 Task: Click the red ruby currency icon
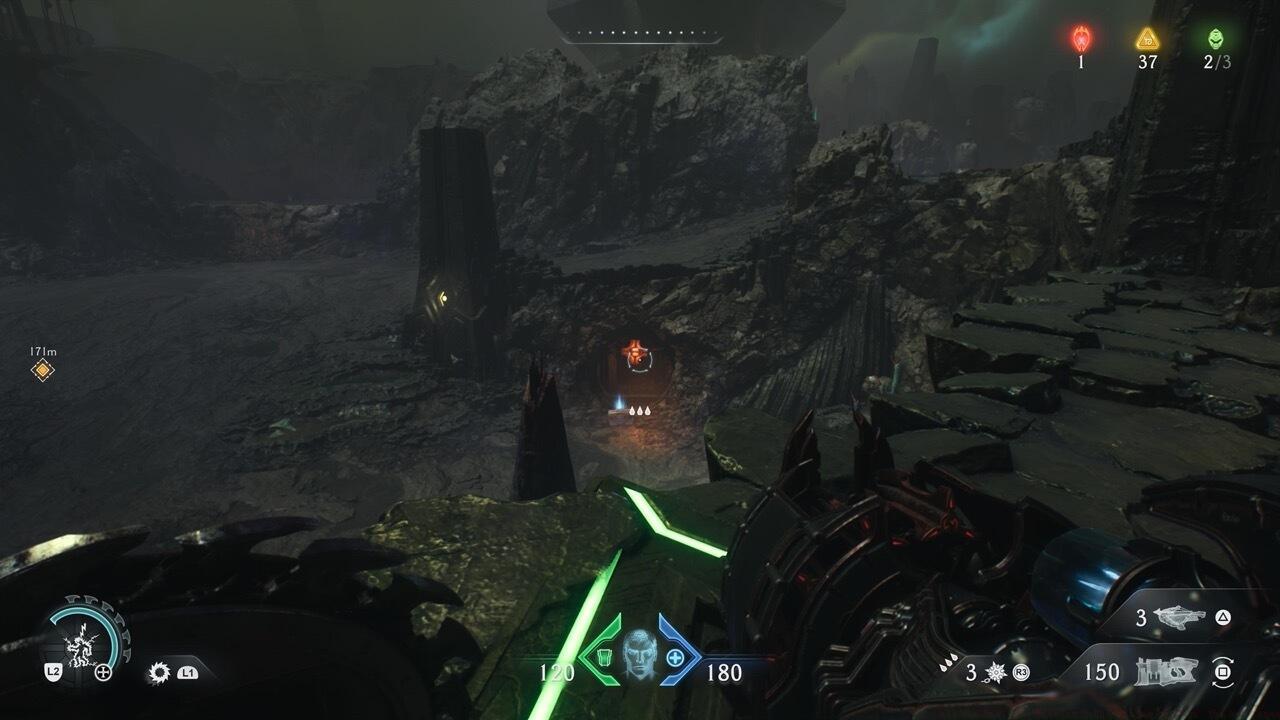pos(1081,39)
